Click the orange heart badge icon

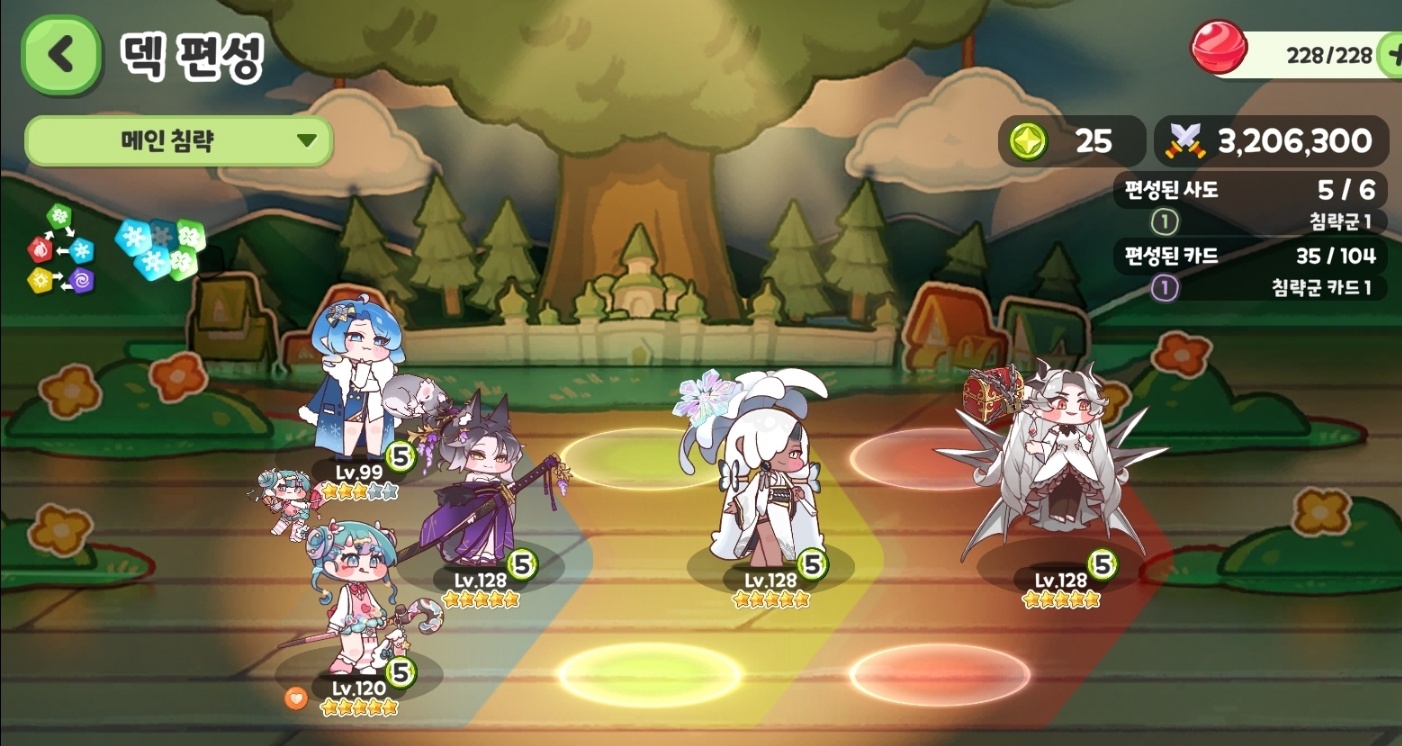click(295, 698)
